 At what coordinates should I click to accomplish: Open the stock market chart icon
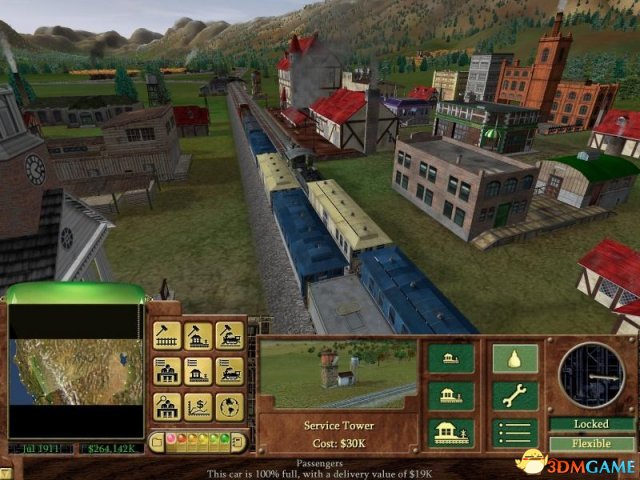coord(198,406)
